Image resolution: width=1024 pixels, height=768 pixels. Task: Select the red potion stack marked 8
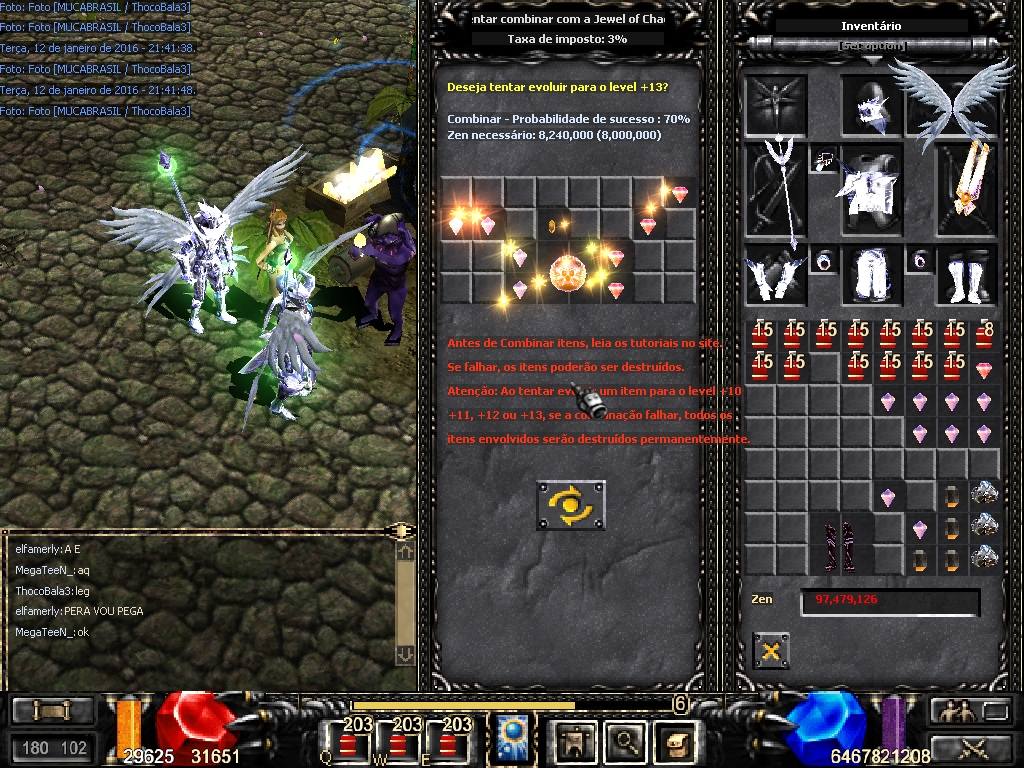(984, 335)
